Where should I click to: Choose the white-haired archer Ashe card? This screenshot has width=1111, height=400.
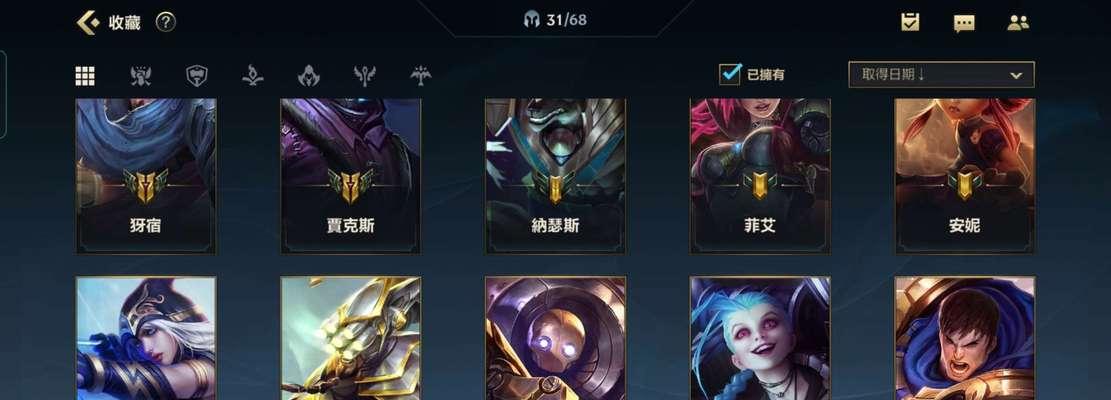point(146,338)
